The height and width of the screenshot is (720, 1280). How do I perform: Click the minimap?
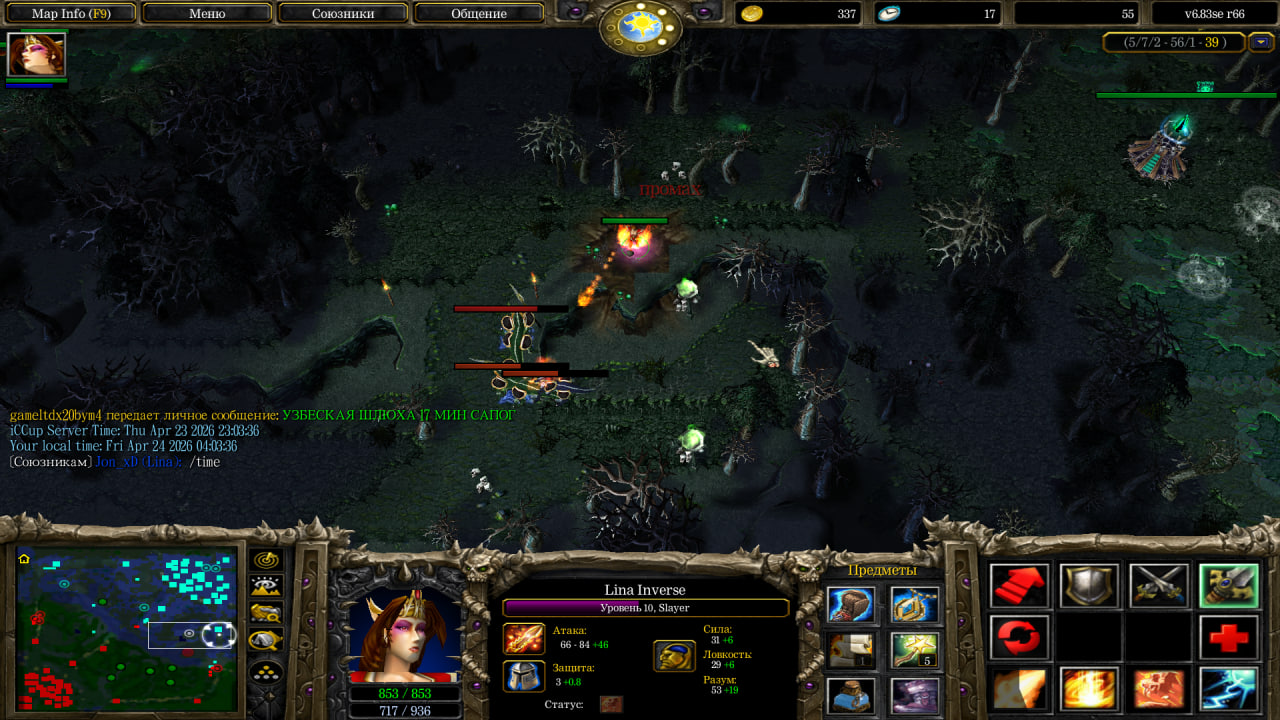(127, 630)
